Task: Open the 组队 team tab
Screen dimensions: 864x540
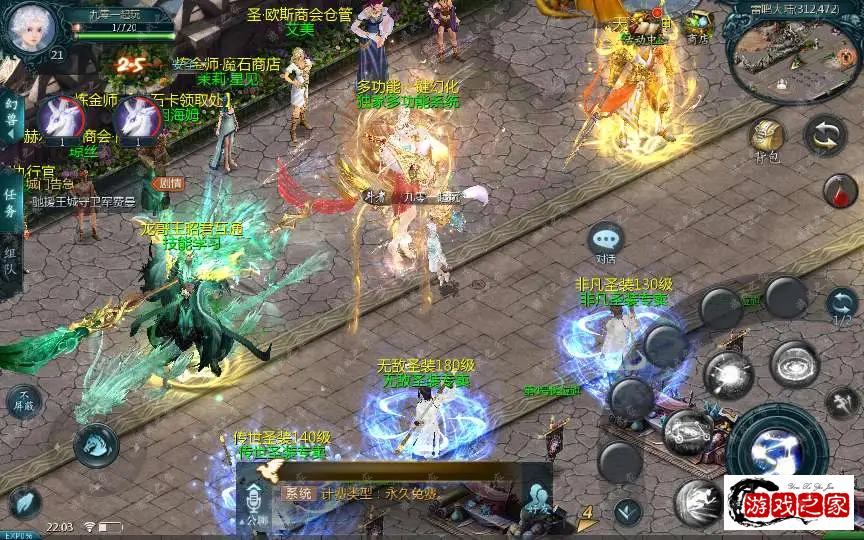Action: coord(11,264)
